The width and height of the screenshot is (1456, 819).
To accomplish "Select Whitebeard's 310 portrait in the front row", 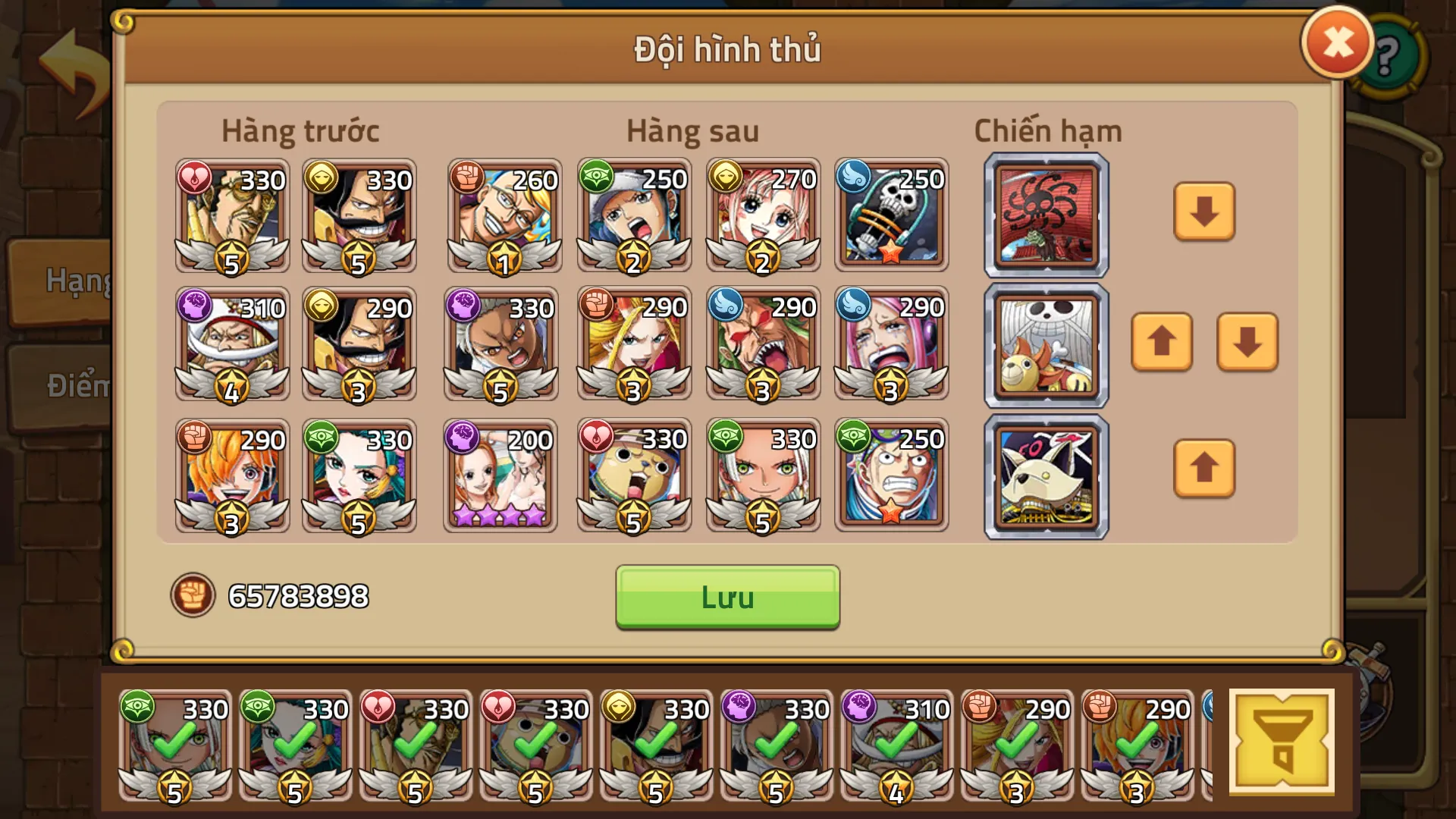I will (x=231, y=345).
